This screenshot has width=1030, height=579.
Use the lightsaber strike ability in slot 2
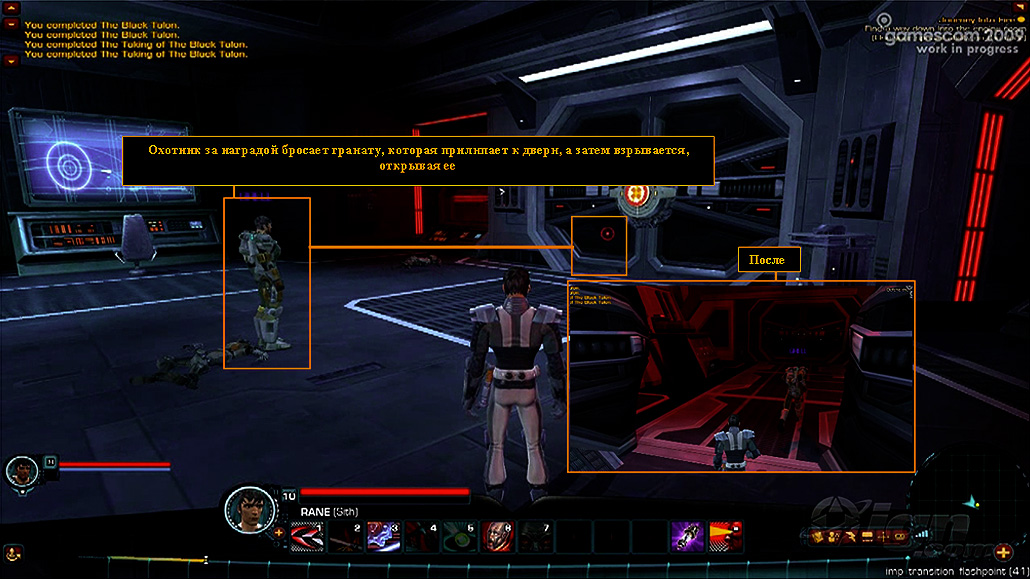(x=342, y=536)
